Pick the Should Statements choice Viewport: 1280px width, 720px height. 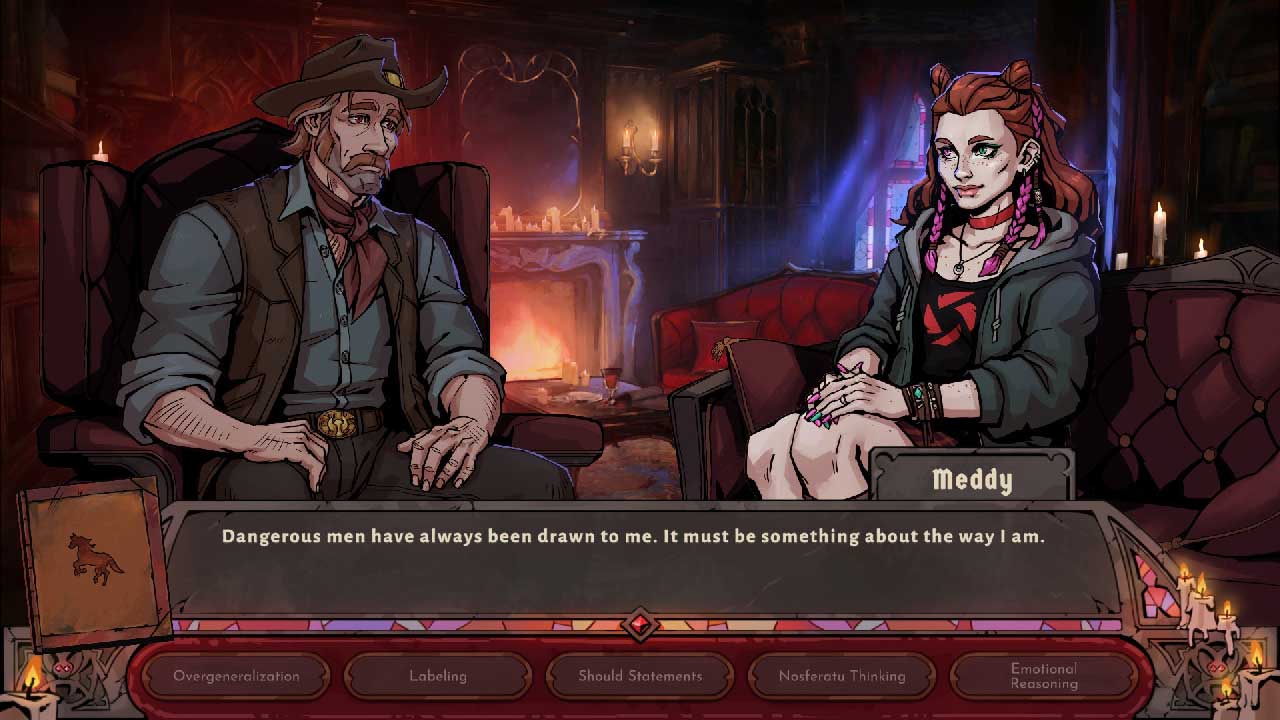[640, 676]
